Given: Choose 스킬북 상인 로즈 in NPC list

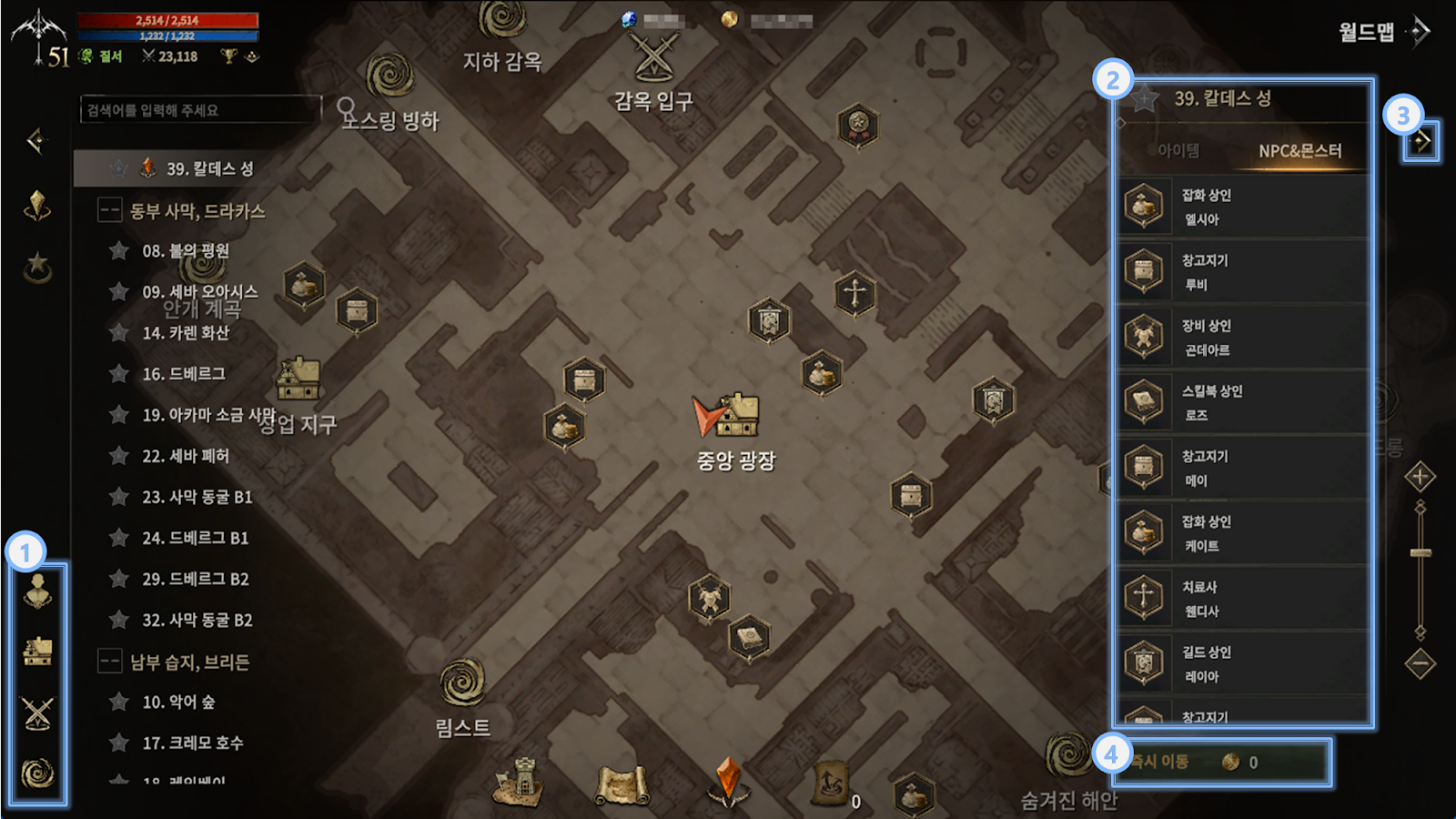Looking at the screenshot, I should (1243, 402).
